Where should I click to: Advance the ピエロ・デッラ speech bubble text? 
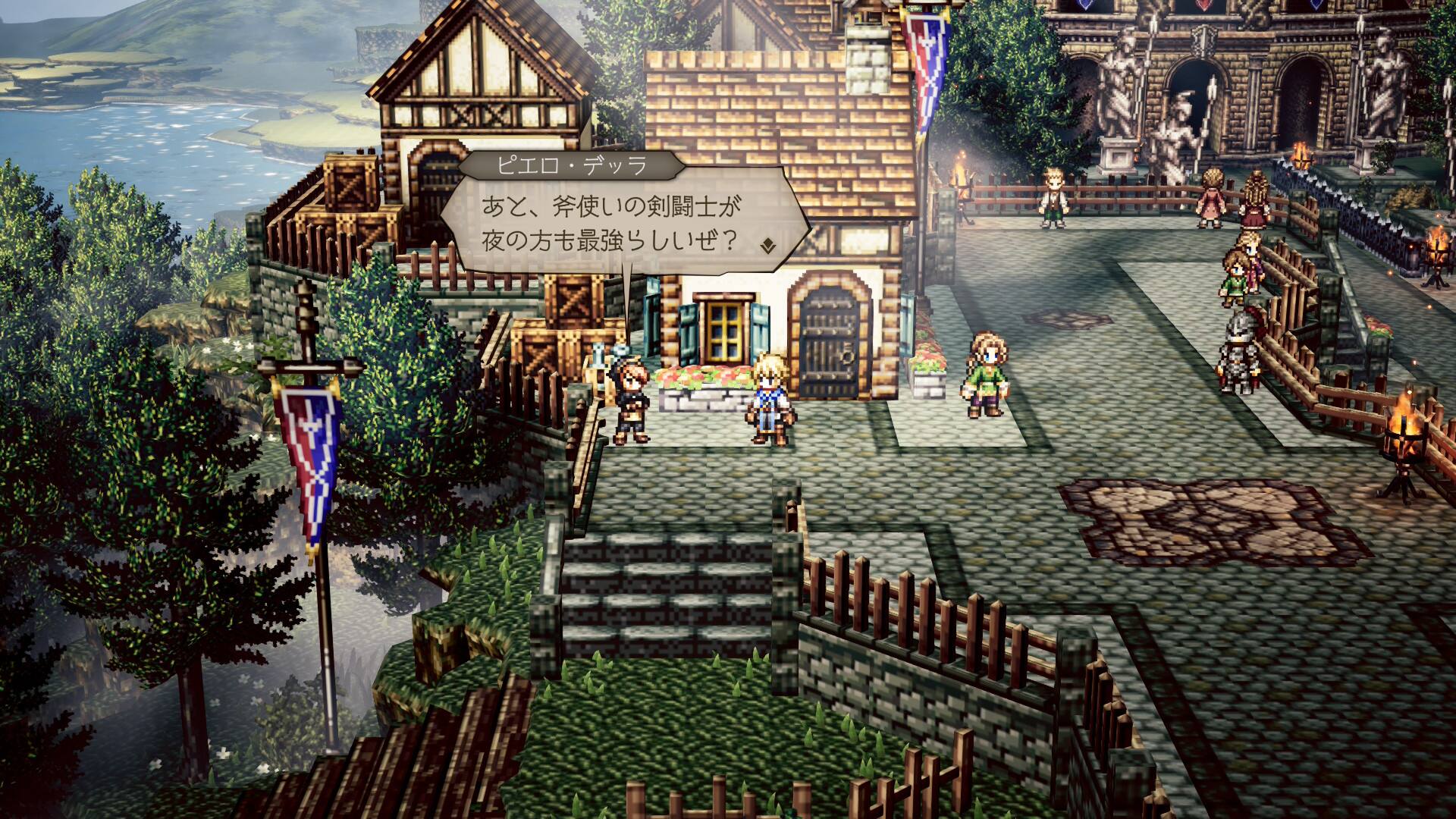[x=614, y=225]
